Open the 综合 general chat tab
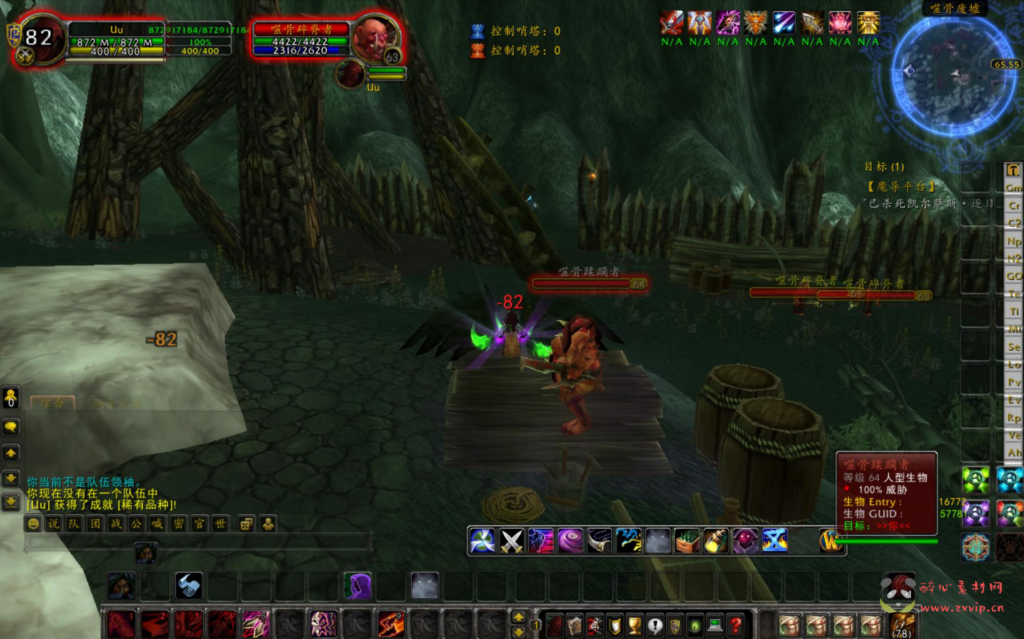The image size is (1024, 639). click(50, 404)
